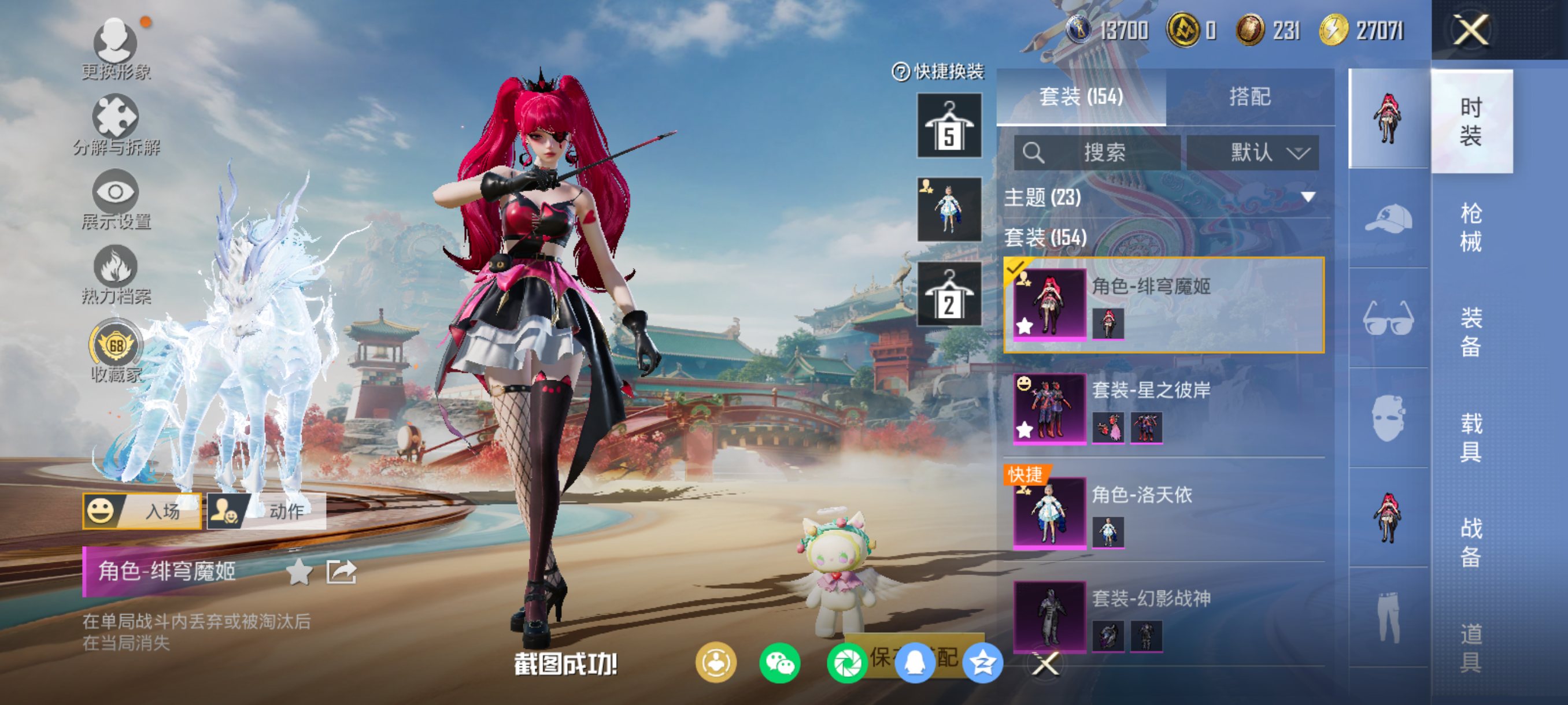Open 展示设置 display settings
The height and width of the screenshot is (705, 1568).
point(116,199)
